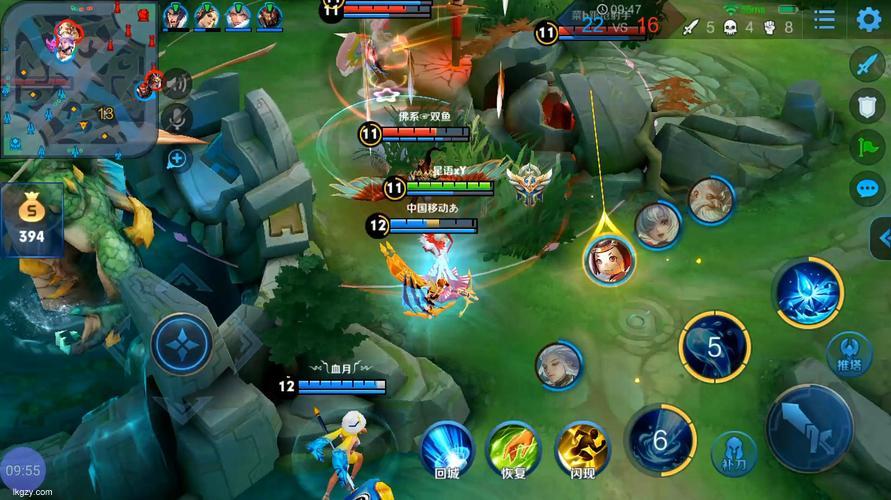Image resolution: width=891 pixels, height=500 pixels.
Task: Tap the skill showing cooldown 6
Action: pos(660,438)
